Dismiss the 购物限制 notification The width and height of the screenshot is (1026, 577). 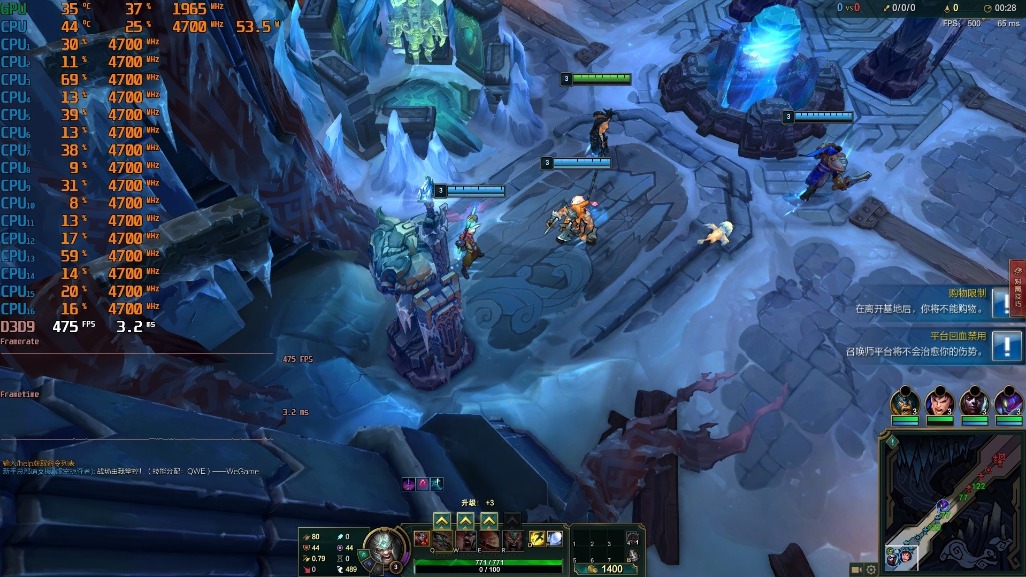[1003, 303]
